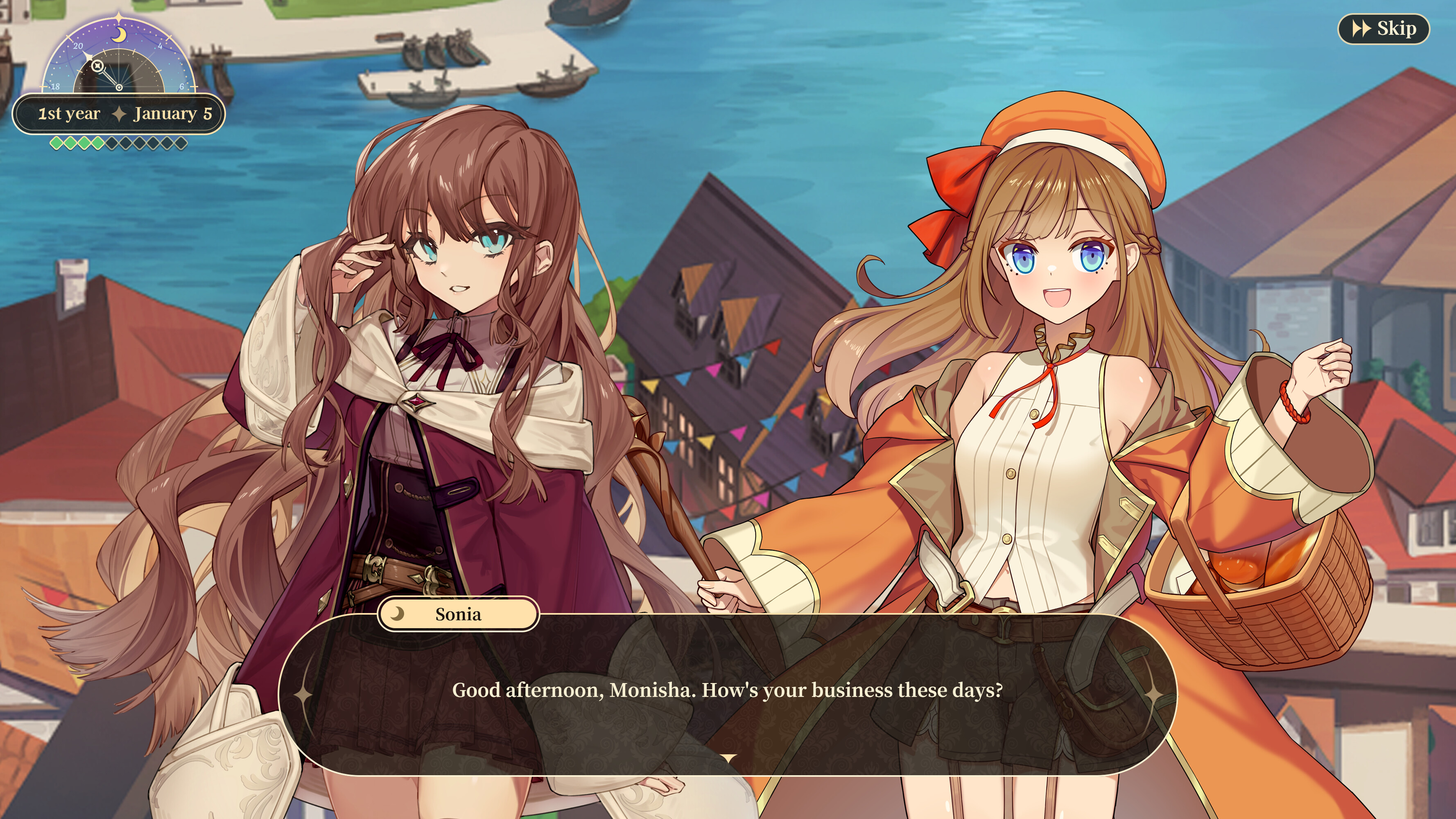Toggle the first green diamond progress marker
The image size is (1456, 819).
[57, 144]
